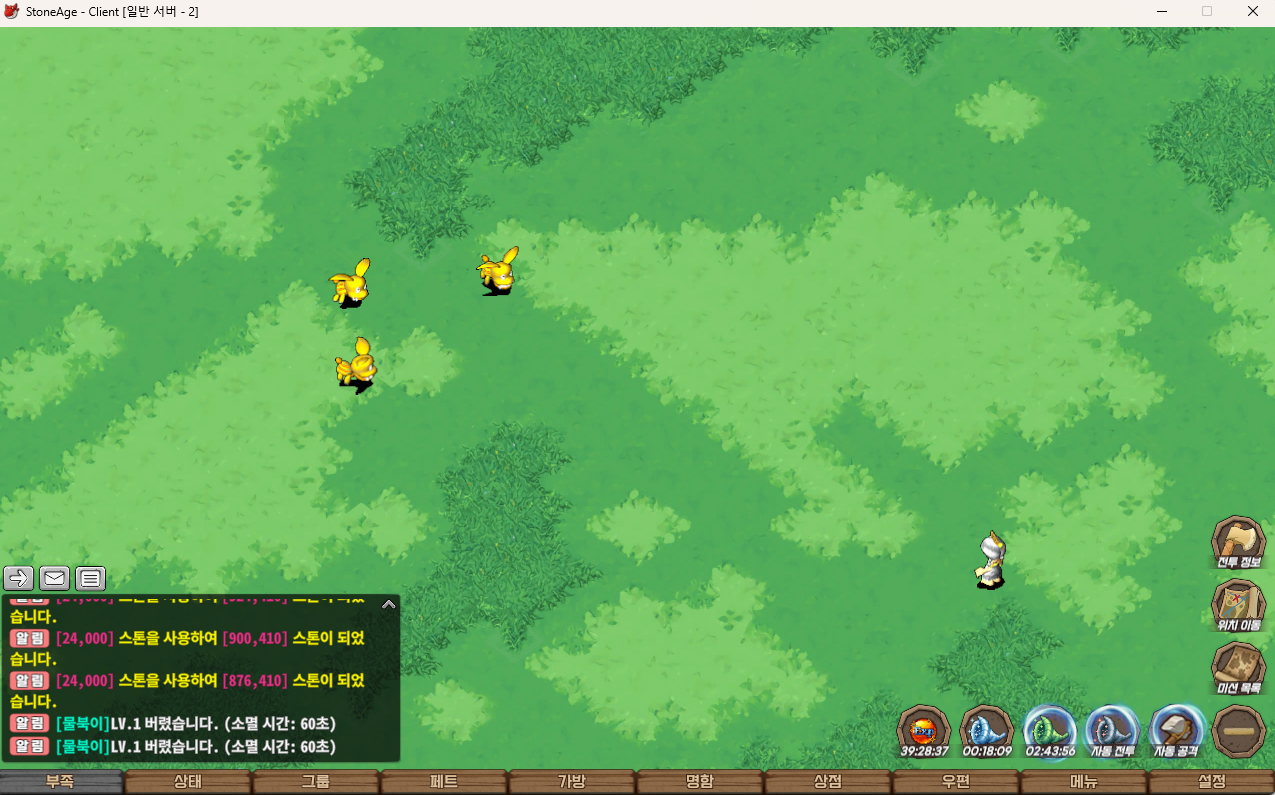Viewport: 1275px width, 795px height.
Task: Open the 상태 (status) menu
Action: pyautogui.click(x=188, y=782)
